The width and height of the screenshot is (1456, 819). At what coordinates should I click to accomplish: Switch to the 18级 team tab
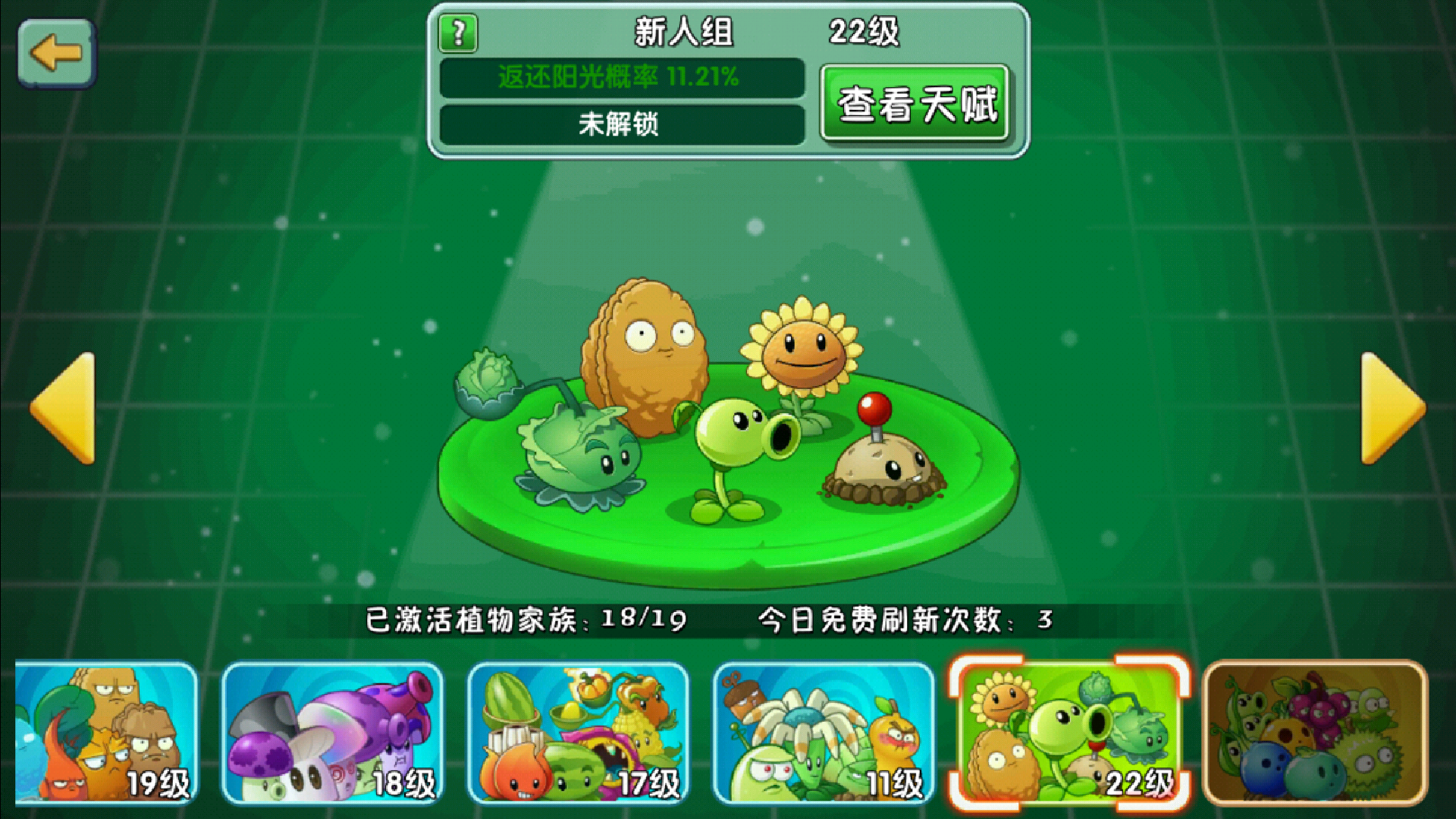pos(334,732)
